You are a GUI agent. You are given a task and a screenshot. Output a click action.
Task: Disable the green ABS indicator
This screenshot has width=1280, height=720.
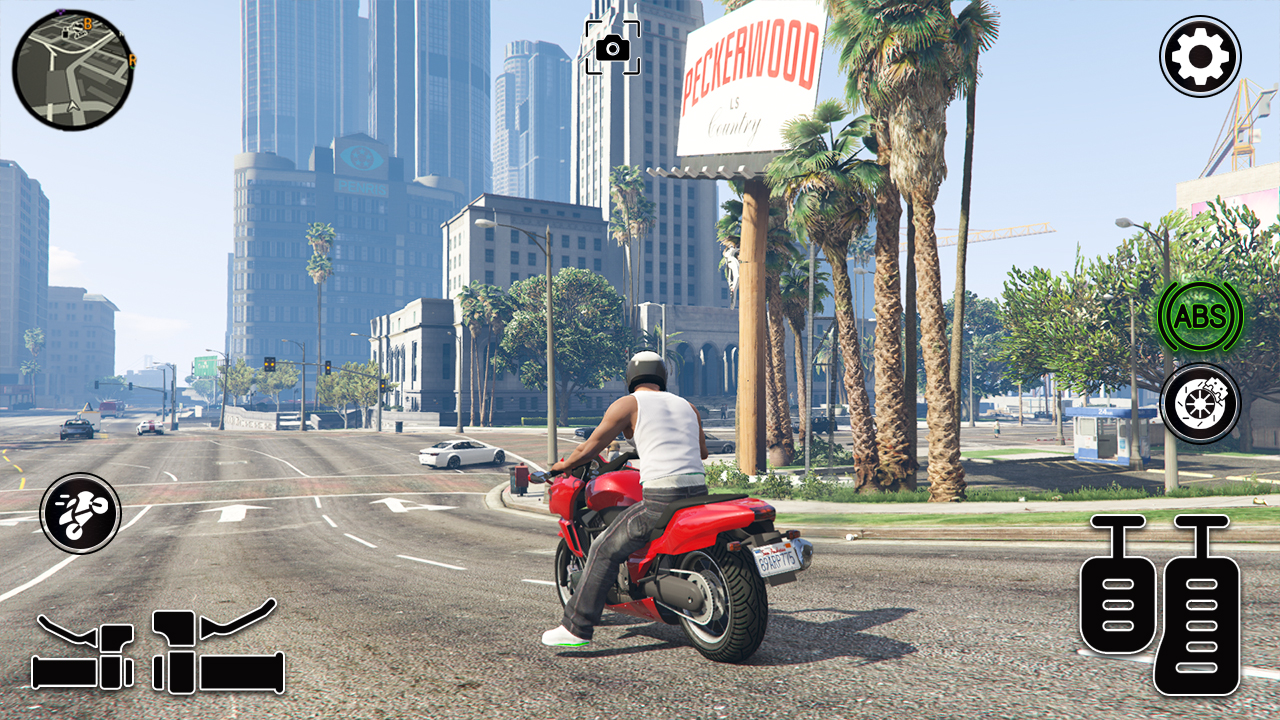(x=1199, y=318)
